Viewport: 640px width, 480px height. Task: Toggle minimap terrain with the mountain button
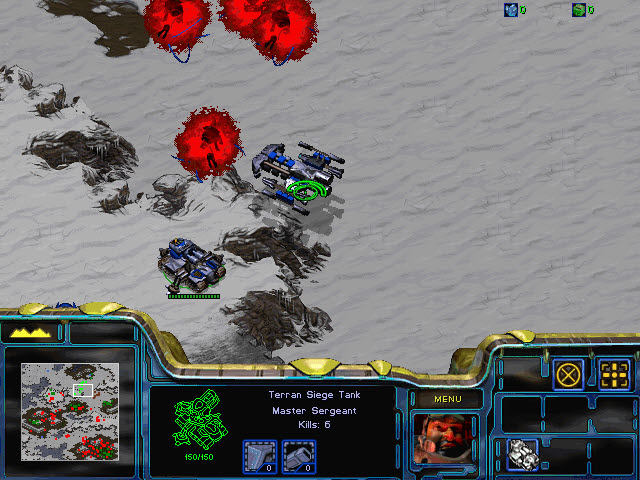31,332
